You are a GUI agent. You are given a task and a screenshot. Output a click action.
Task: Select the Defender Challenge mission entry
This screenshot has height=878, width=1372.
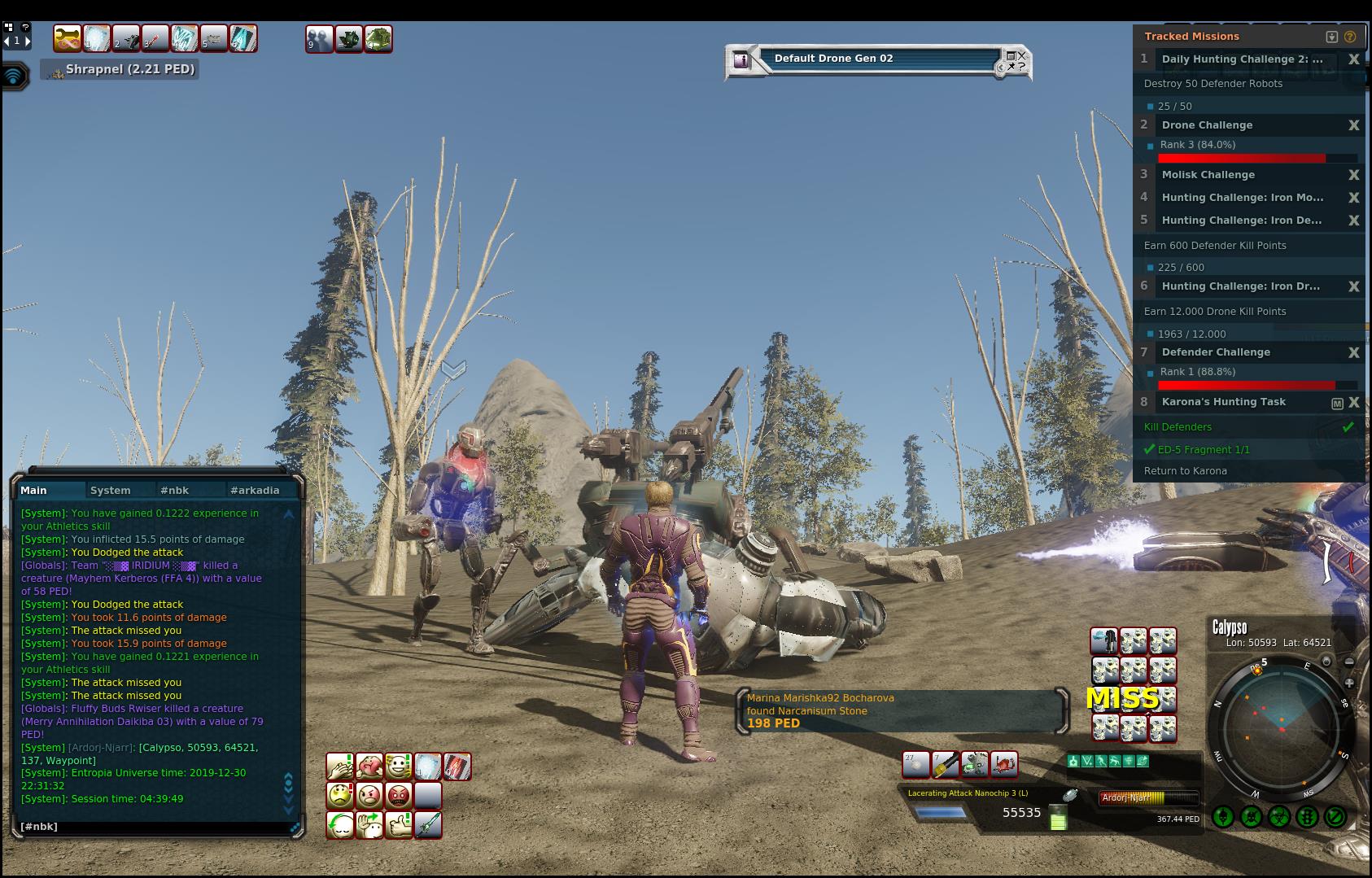[x=1216, y=352]
